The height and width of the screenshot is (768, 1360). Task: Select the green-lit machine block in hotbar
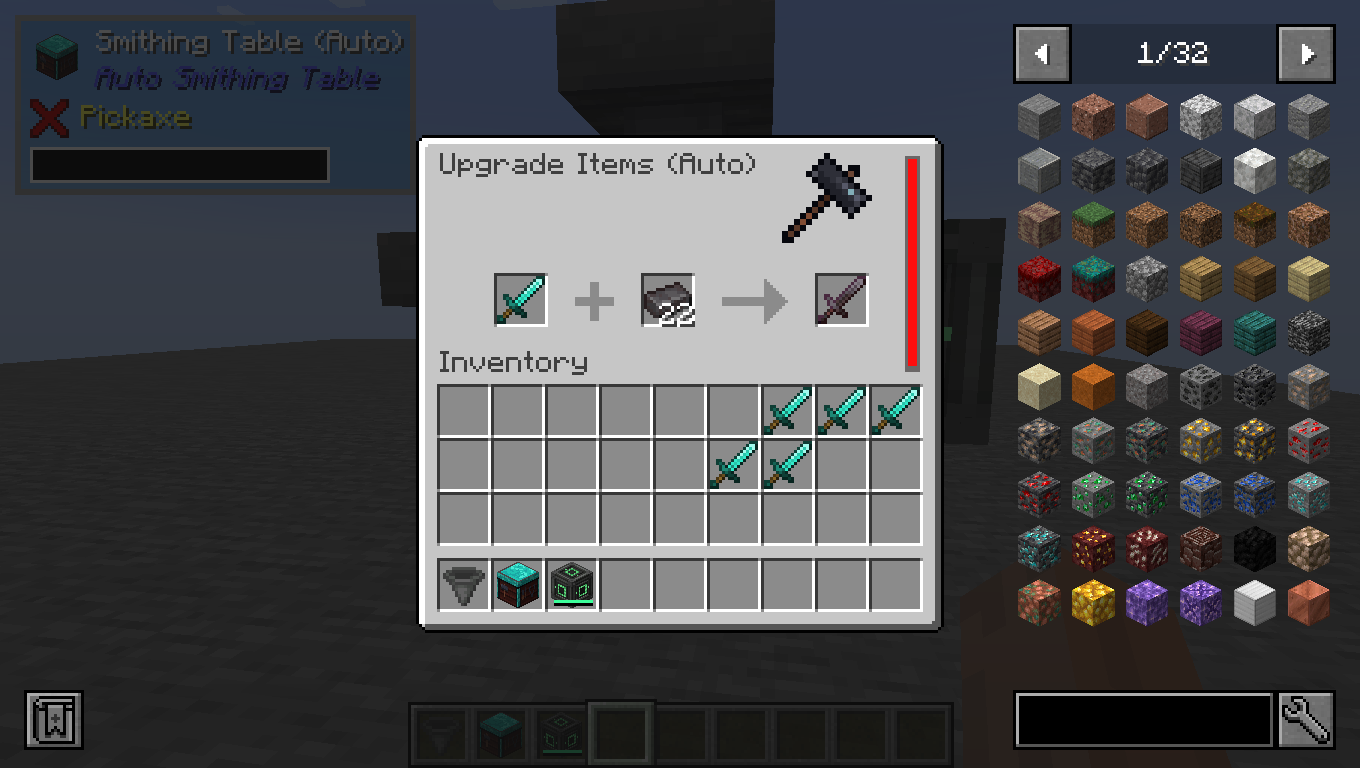pyautogui.click(x=572, y=585)
